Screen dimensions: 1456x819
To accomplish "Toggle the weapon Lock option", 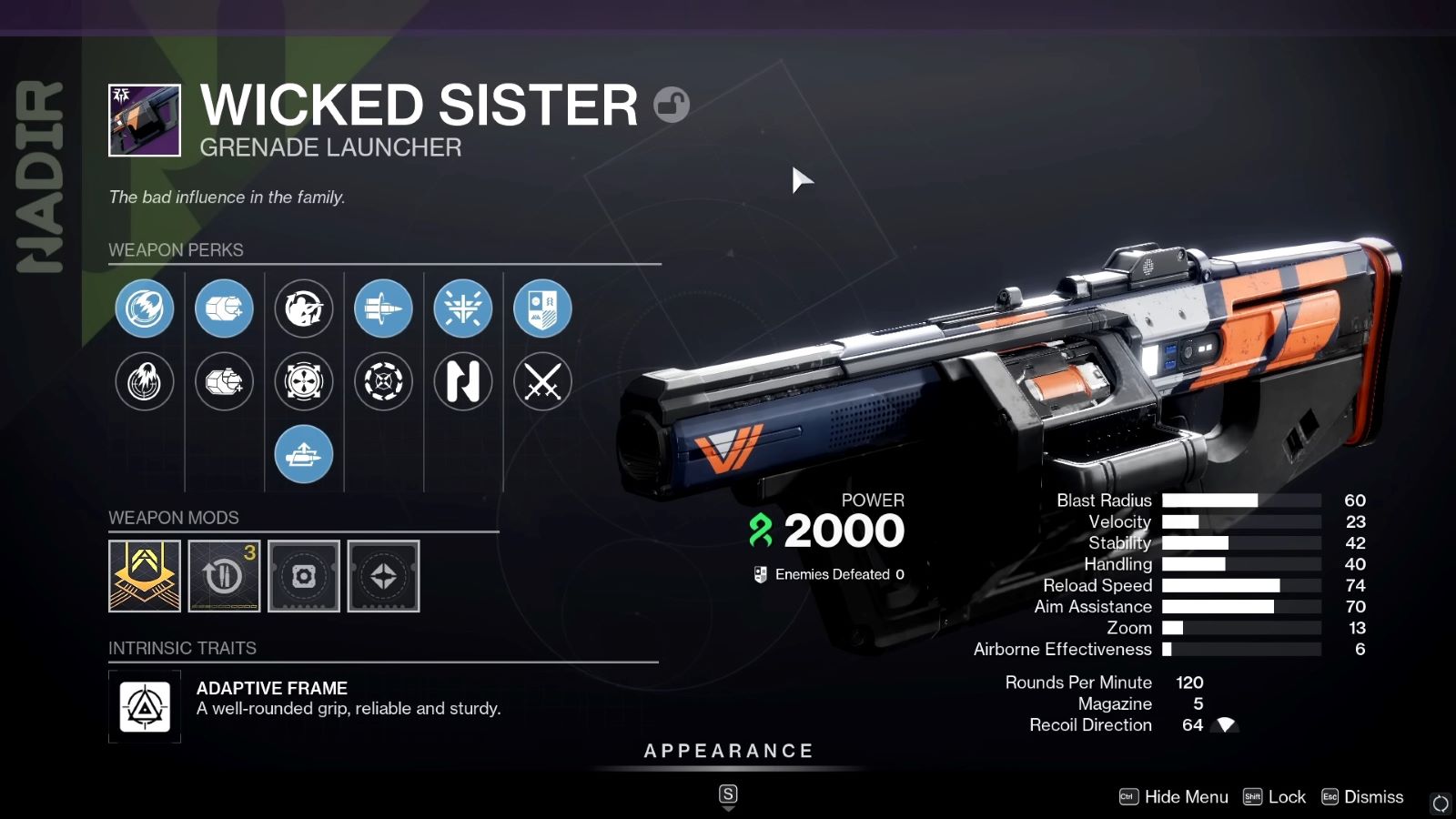I will click(x=1286, y=796).
